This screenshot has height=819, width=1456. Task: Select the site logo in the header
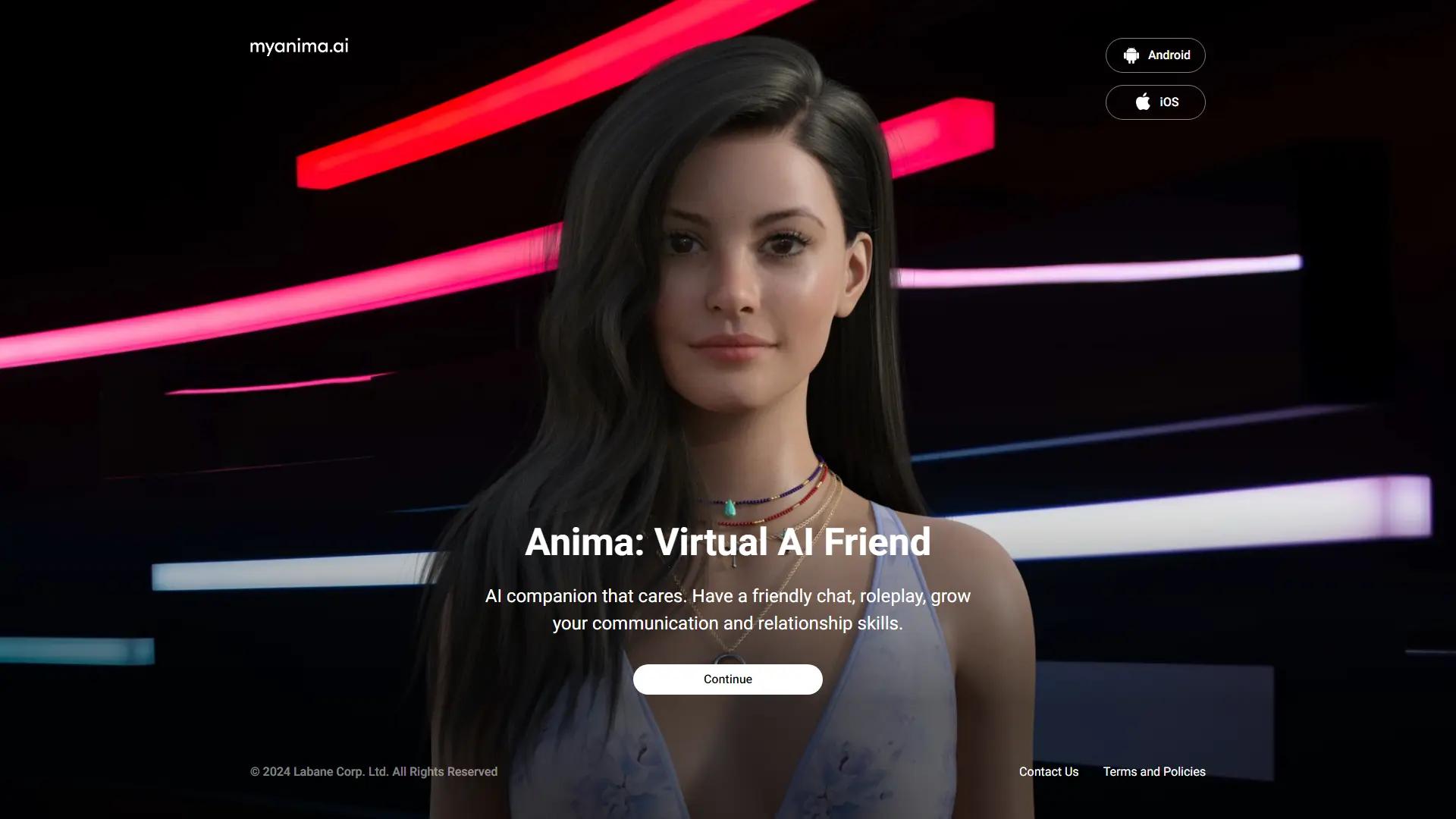pyautogui.click(x=299, y=46)
